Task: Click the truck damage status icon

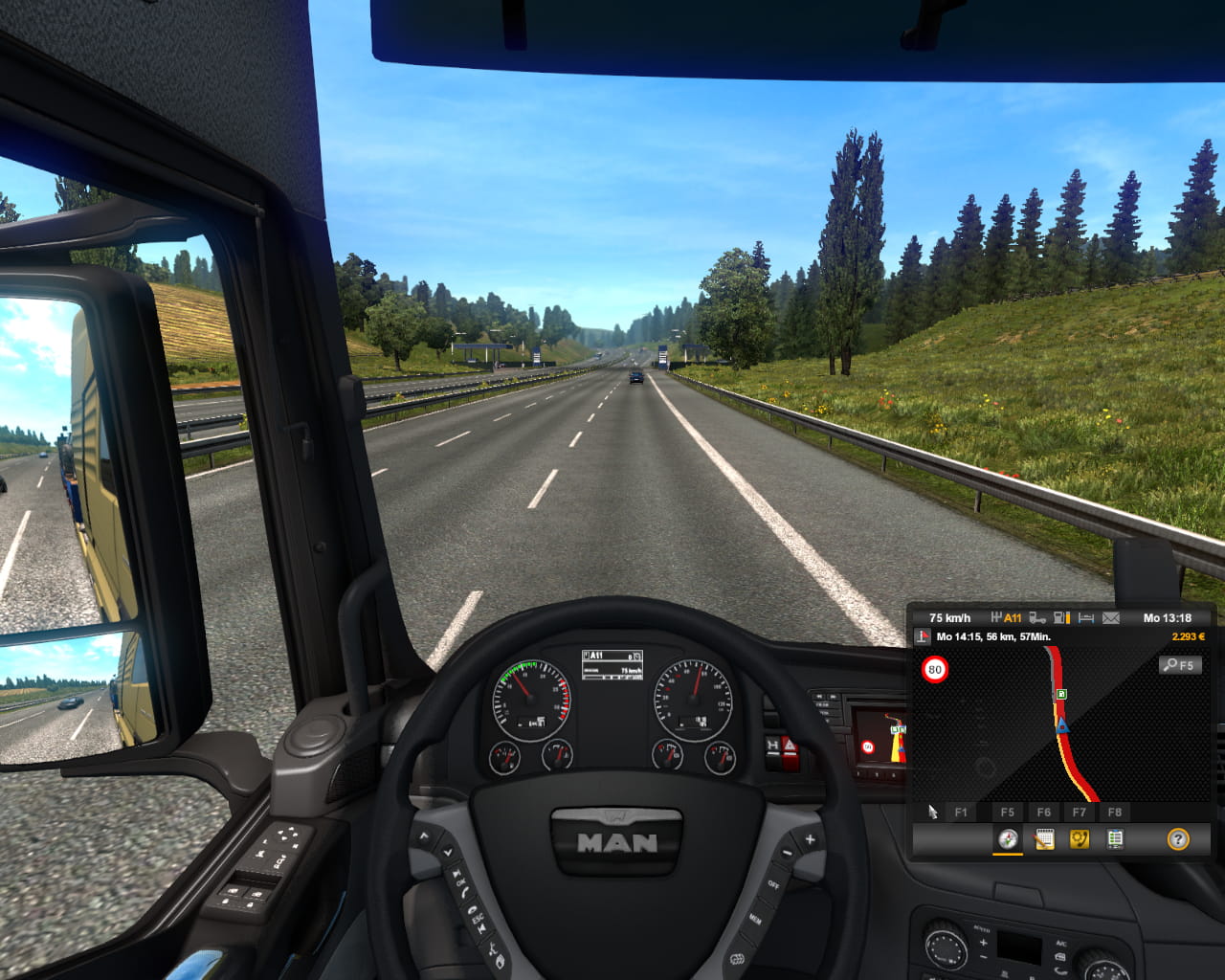Action: [1036, 618]
